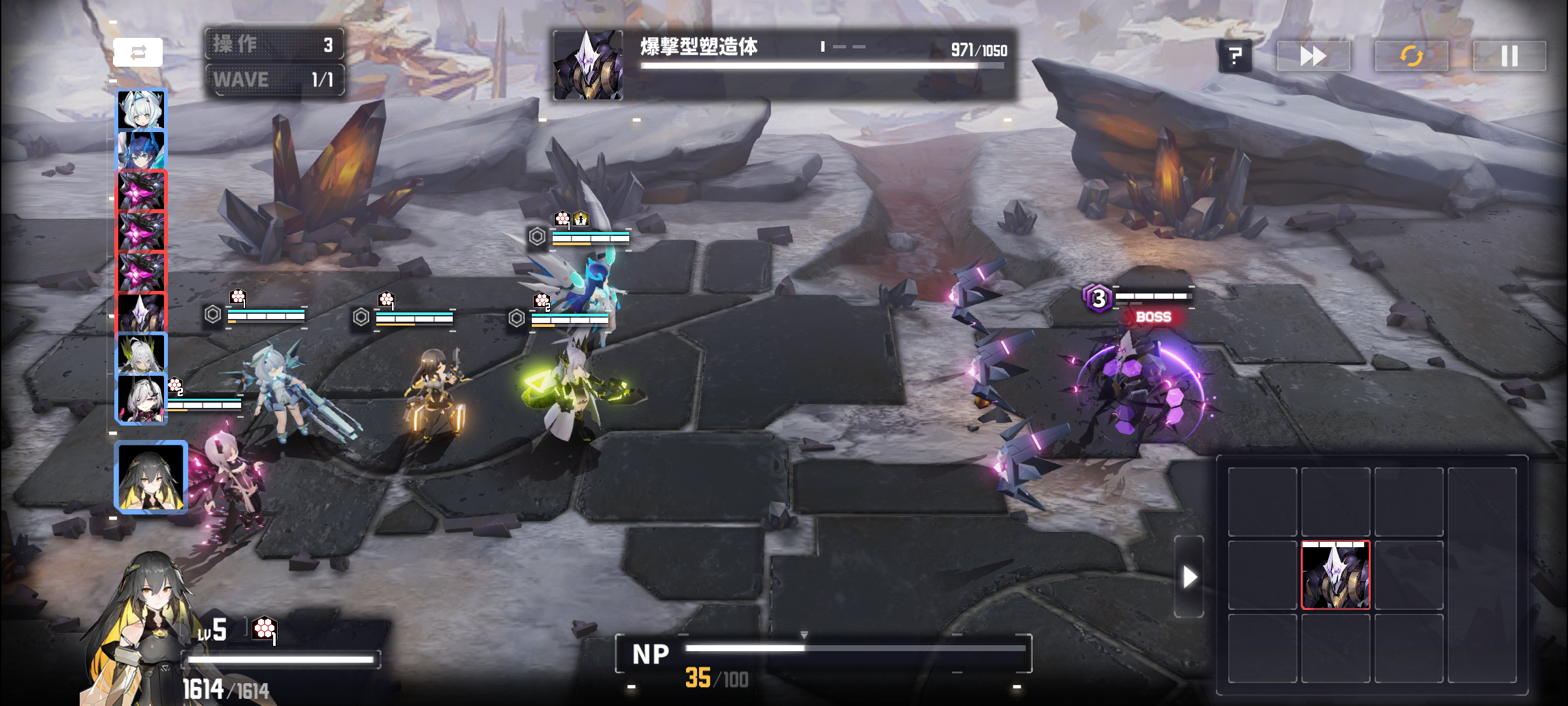Expand the panel with the white arrow

click(x=1189, y=577)
